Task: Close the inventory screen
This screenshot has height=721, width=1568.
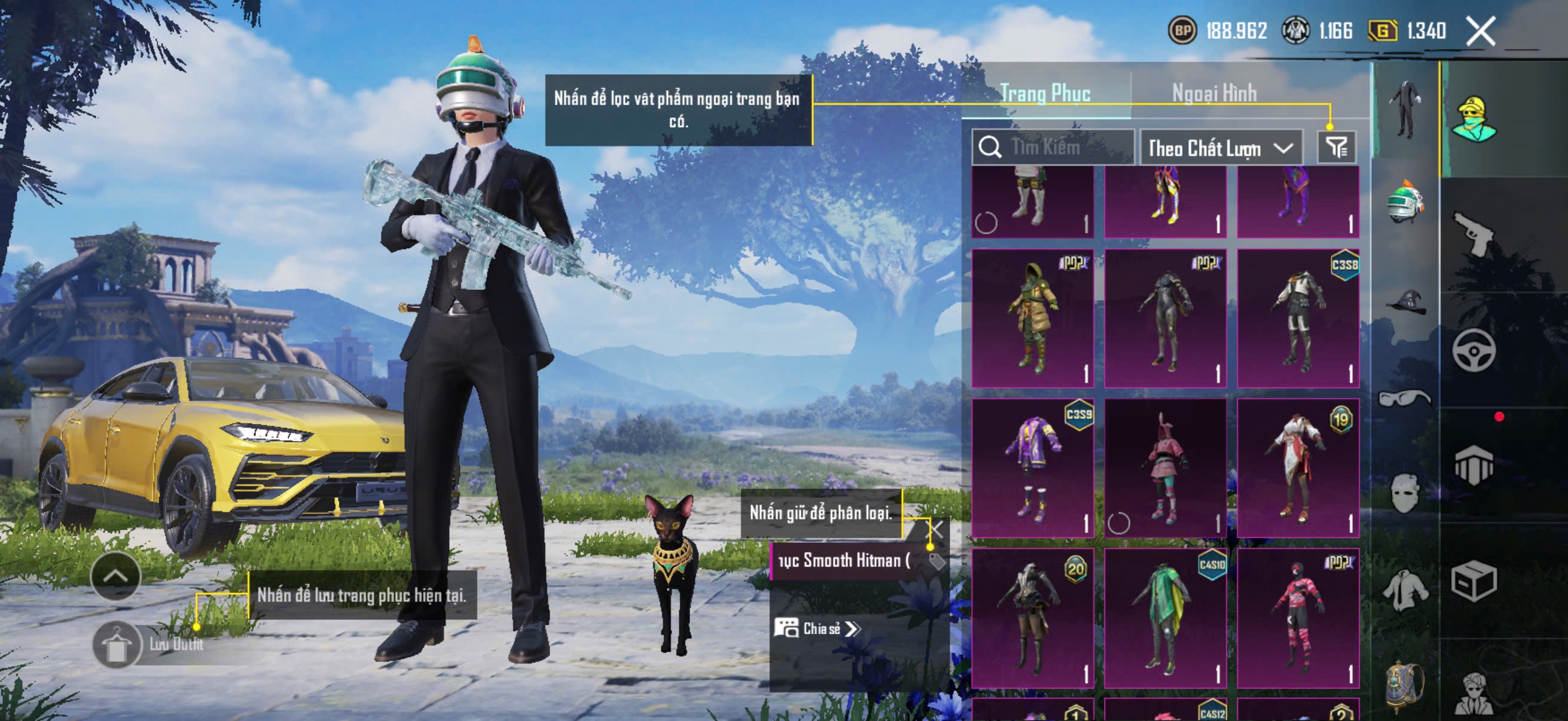Action: 1480,31
